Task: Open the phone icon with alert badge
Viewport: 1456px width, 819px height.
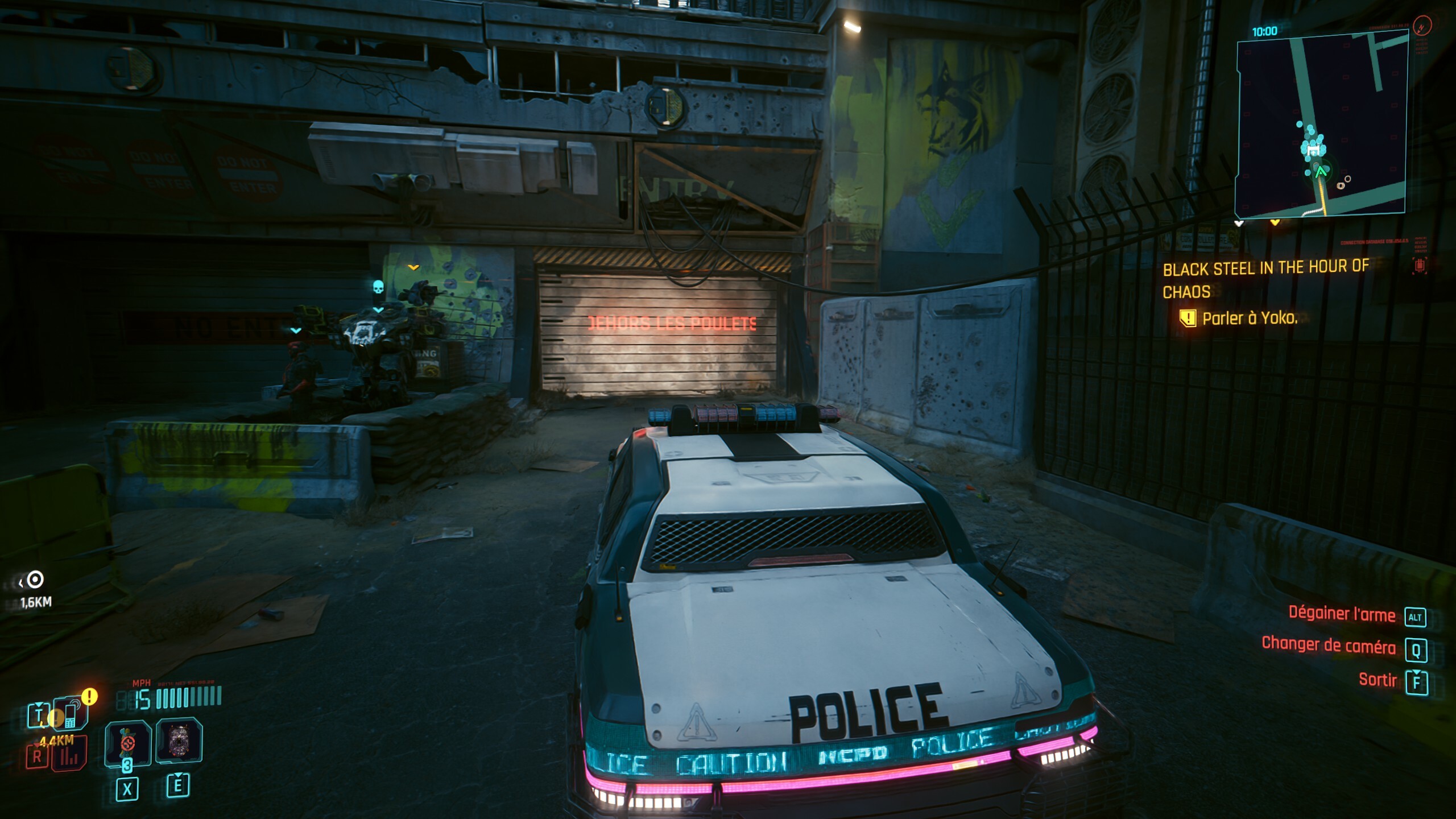Action: pos(71,713)
